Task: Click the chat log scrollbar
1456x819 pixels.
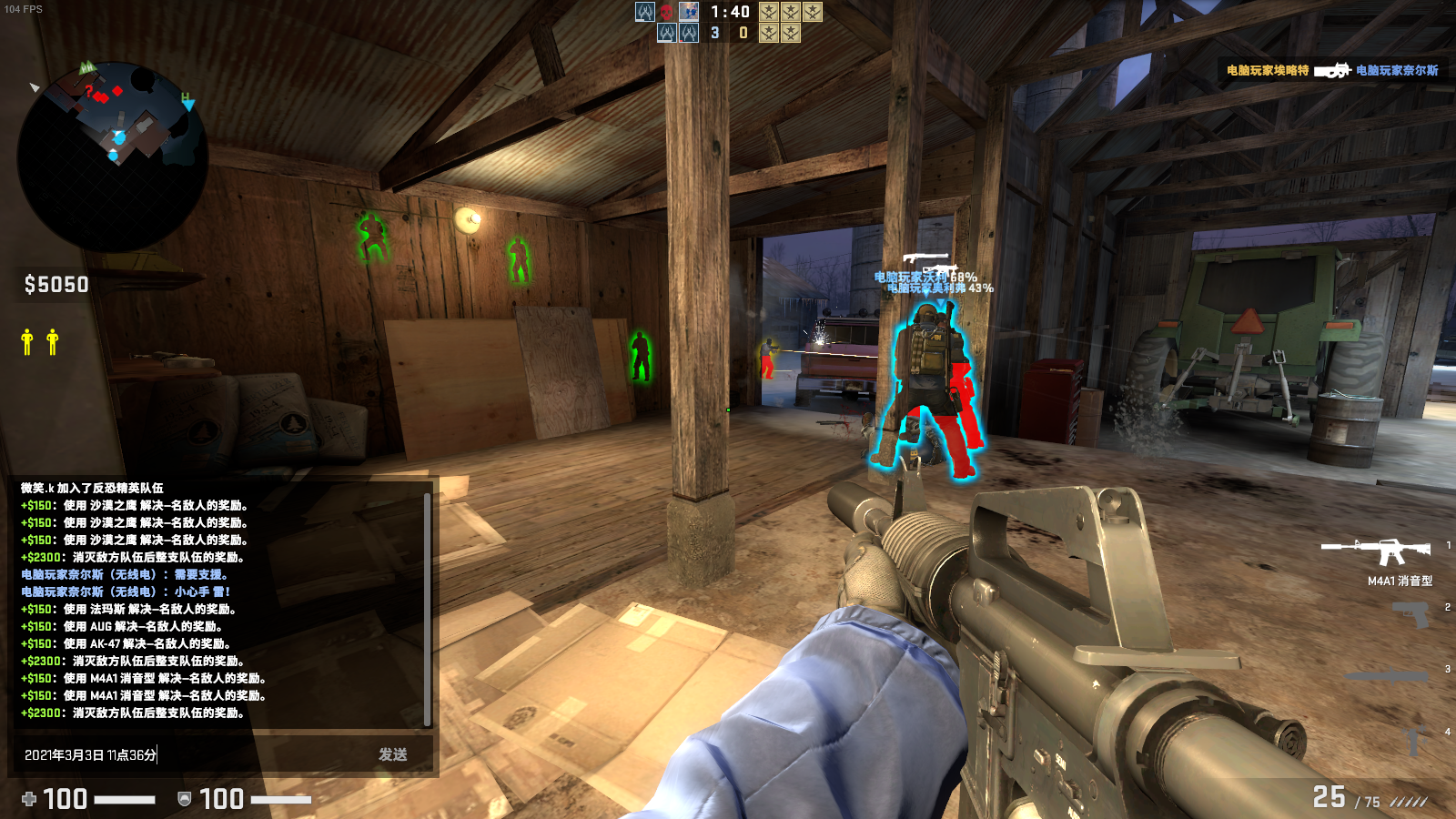Action: click(x=427, y=609)
